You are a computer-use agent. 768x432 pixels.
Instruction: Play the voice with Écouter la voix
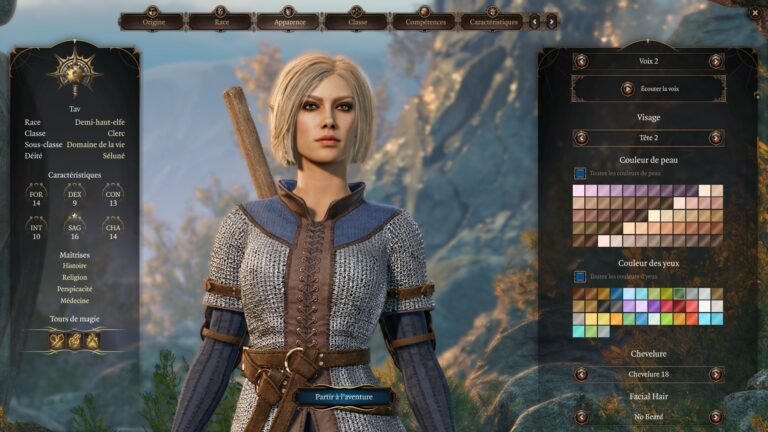point(648,88)
